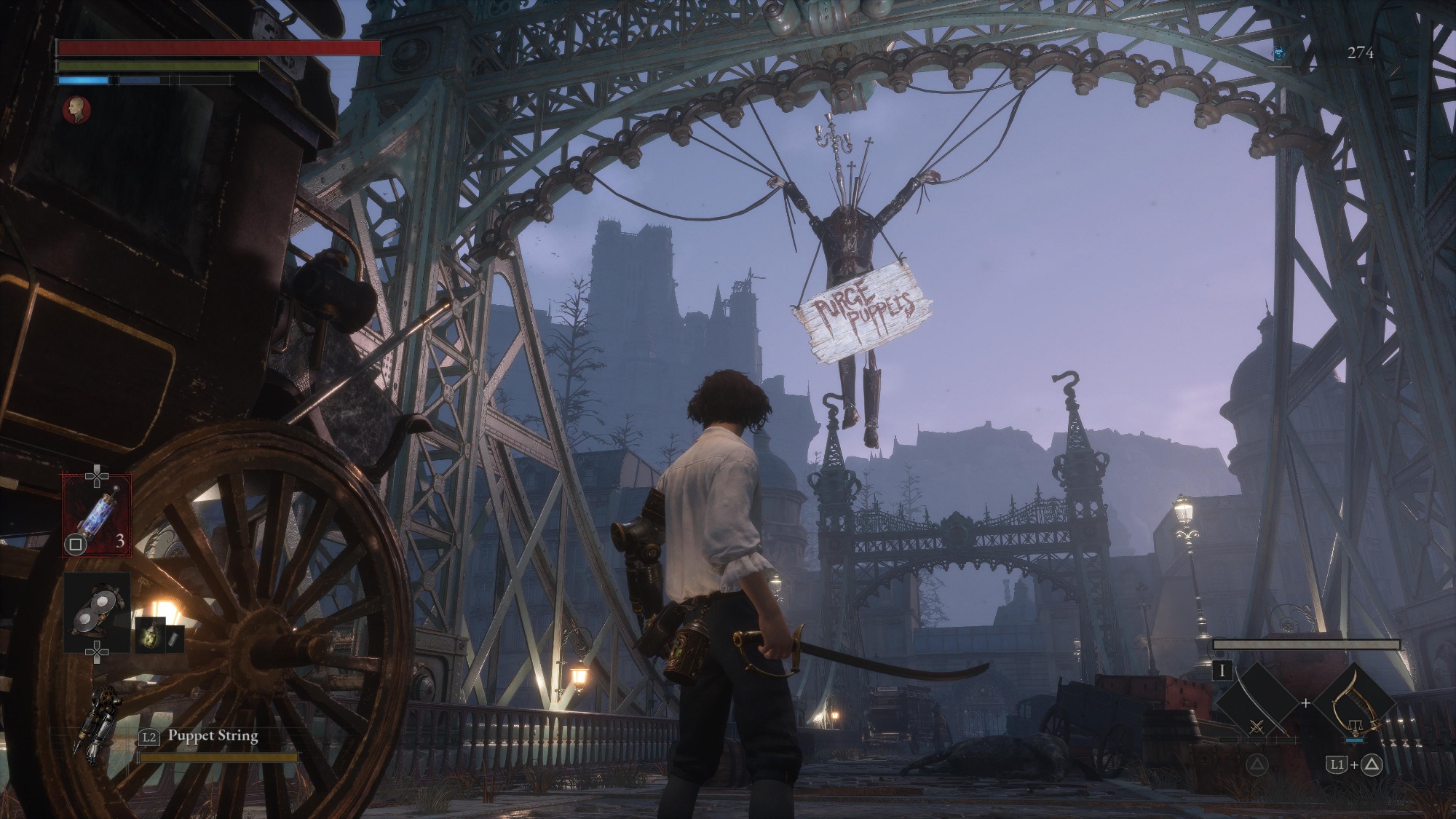Image resolution: width=1456 pixels, height=819 pixels.
Task: Click the blue Ergo currency icon
Action: pyautogui.click(x=1279, y=53)
